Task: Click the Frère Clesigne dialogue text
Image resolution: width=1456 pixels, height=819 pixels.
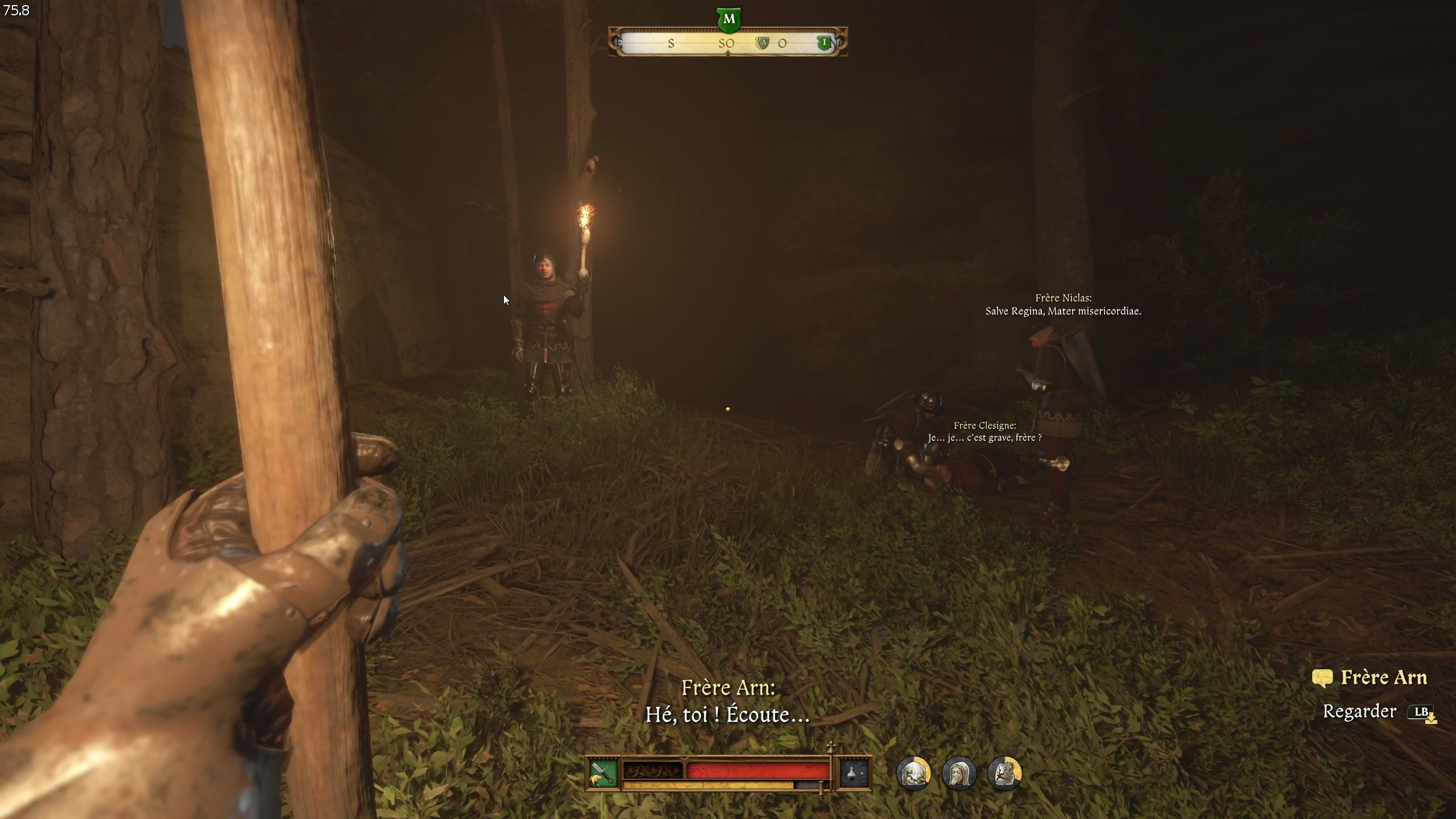Action: (986, 431)
